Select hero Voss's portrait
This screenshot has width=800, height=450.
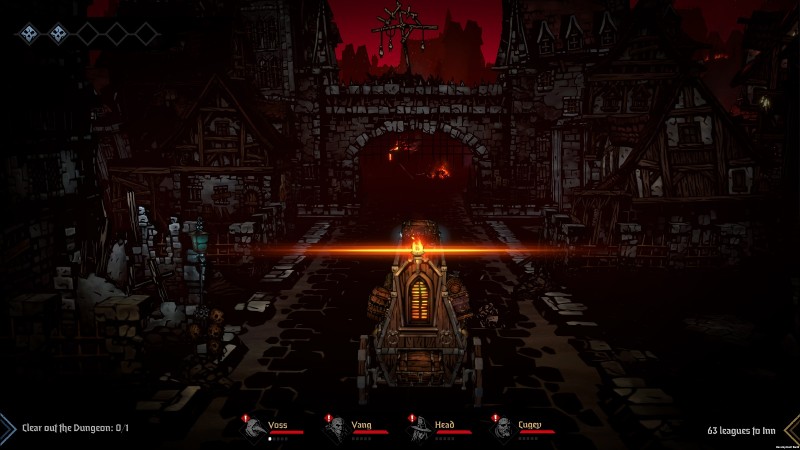tap(254, 428)
